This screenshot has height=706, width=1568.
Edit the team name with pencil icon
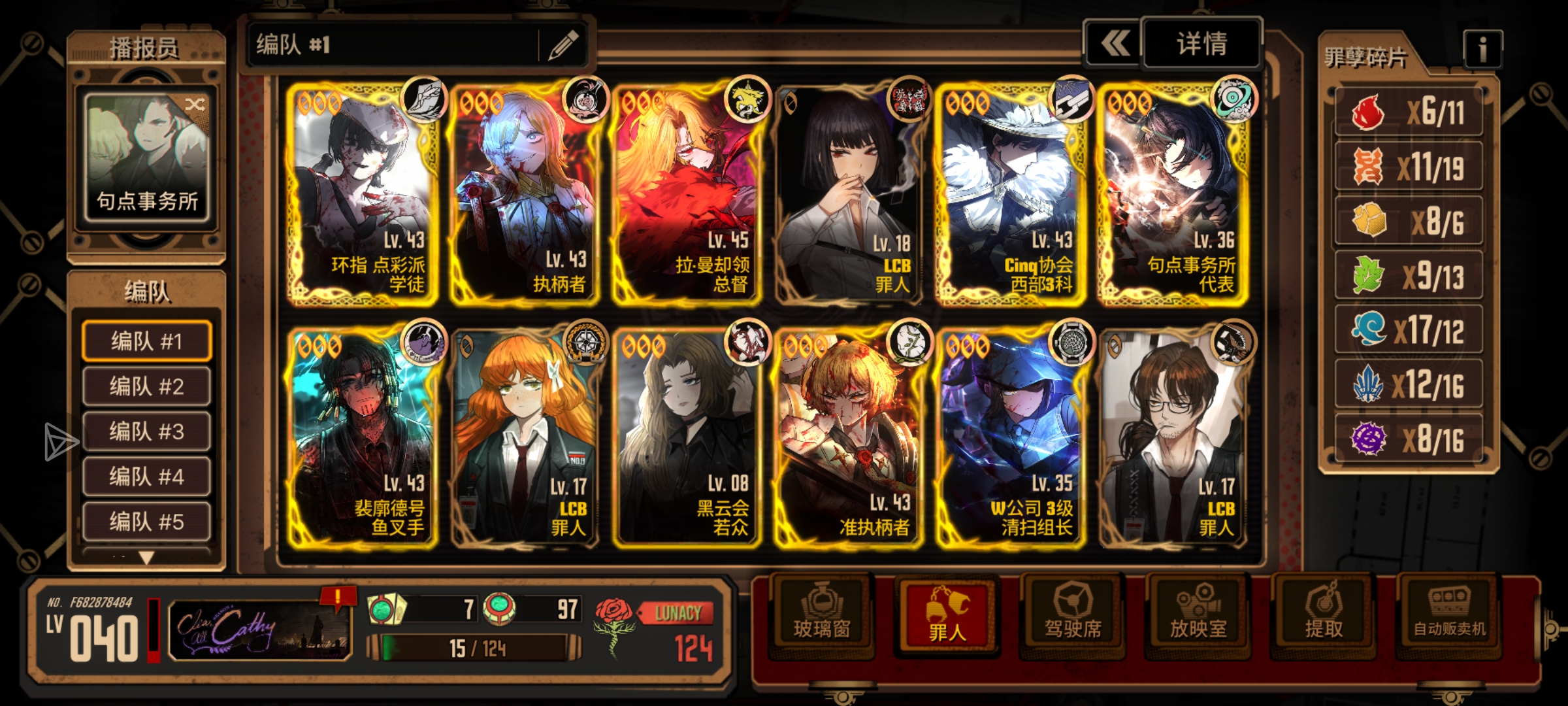coord(563,44)
